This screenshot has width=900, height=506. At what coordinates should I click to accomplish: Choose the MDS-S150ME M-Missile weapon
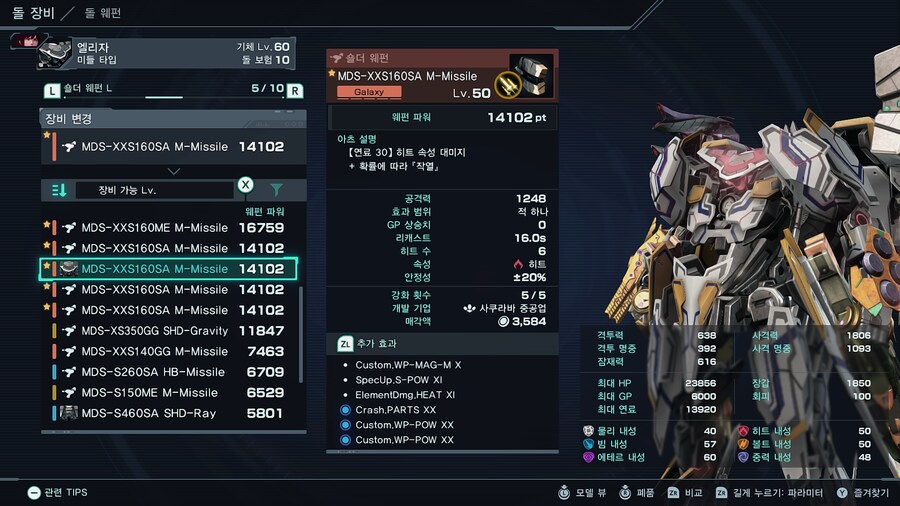(x=170, y=393)
